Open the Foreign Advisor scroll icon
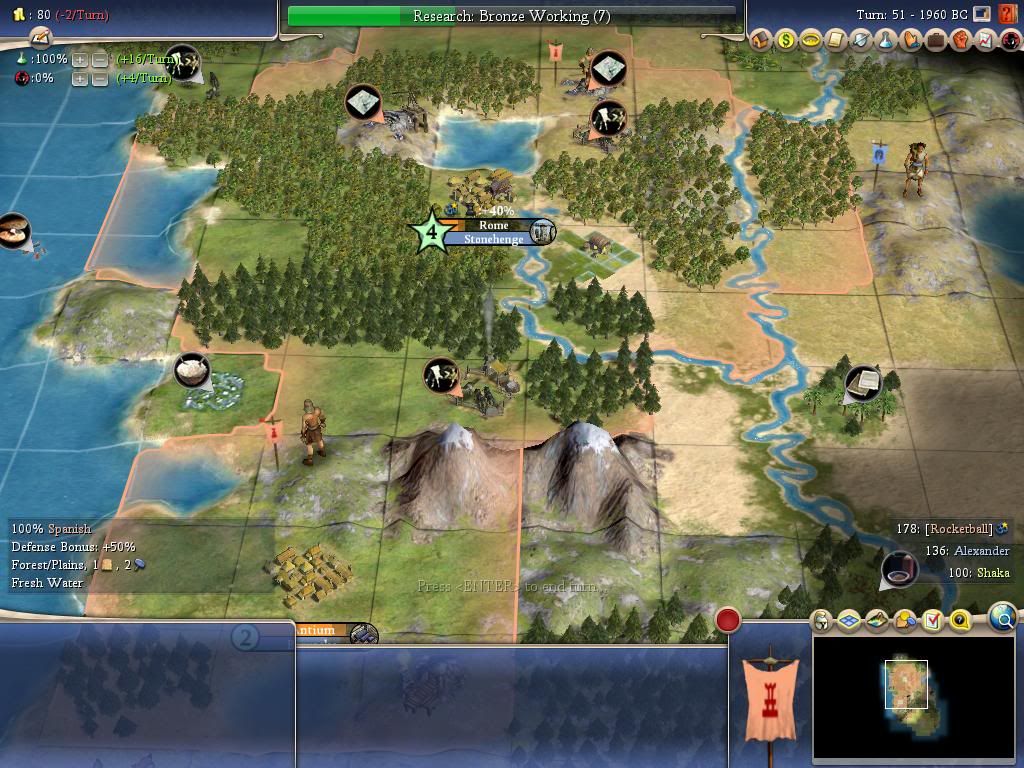Image resolution: width=1024 pixels, height=768 pixels. coord(836,40)
